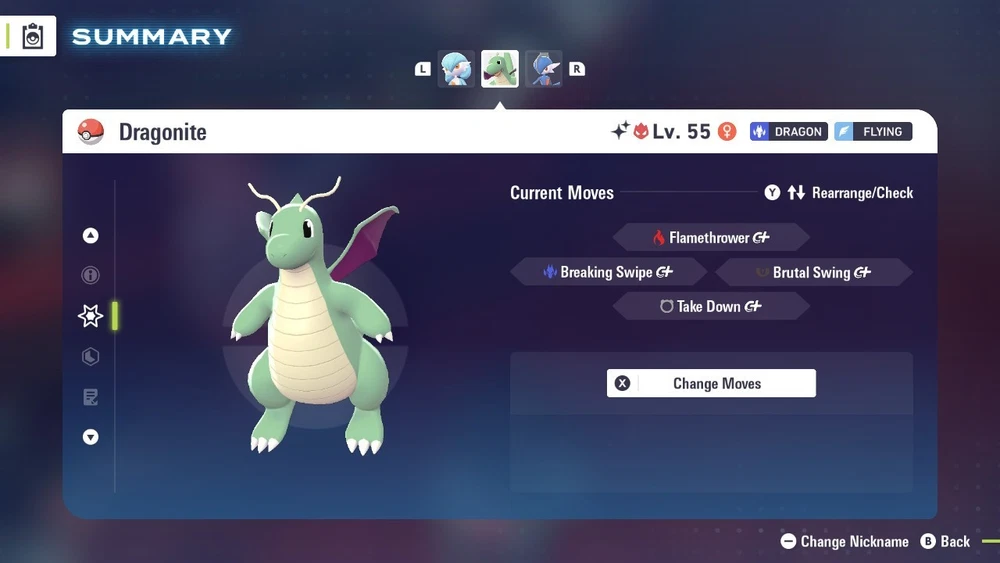
Task: Select the star-shaped moves tab
Action: (x=91, y=316)
